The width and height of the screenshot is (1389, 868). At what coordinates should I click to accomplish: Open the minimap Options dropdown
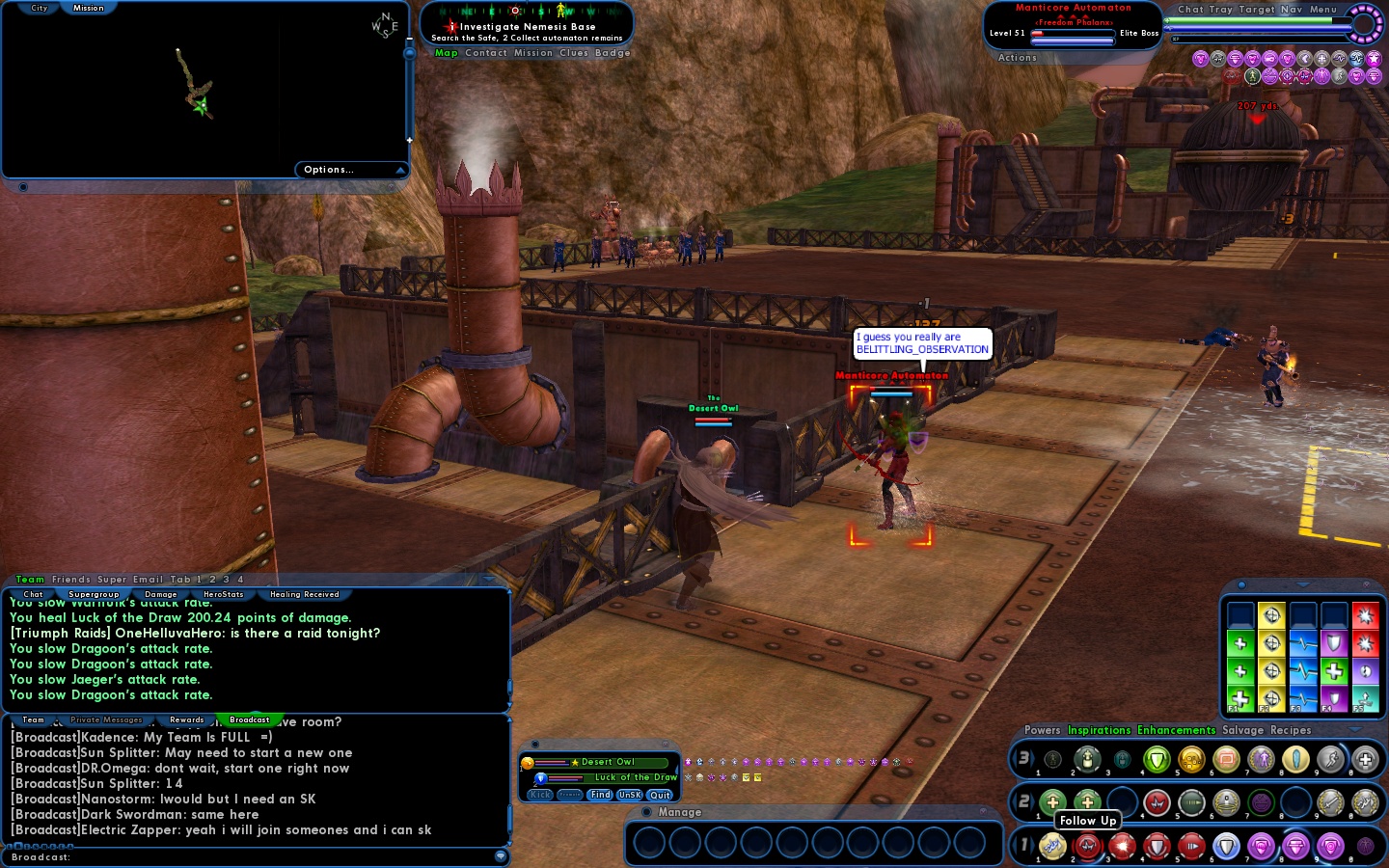(351, 170)
